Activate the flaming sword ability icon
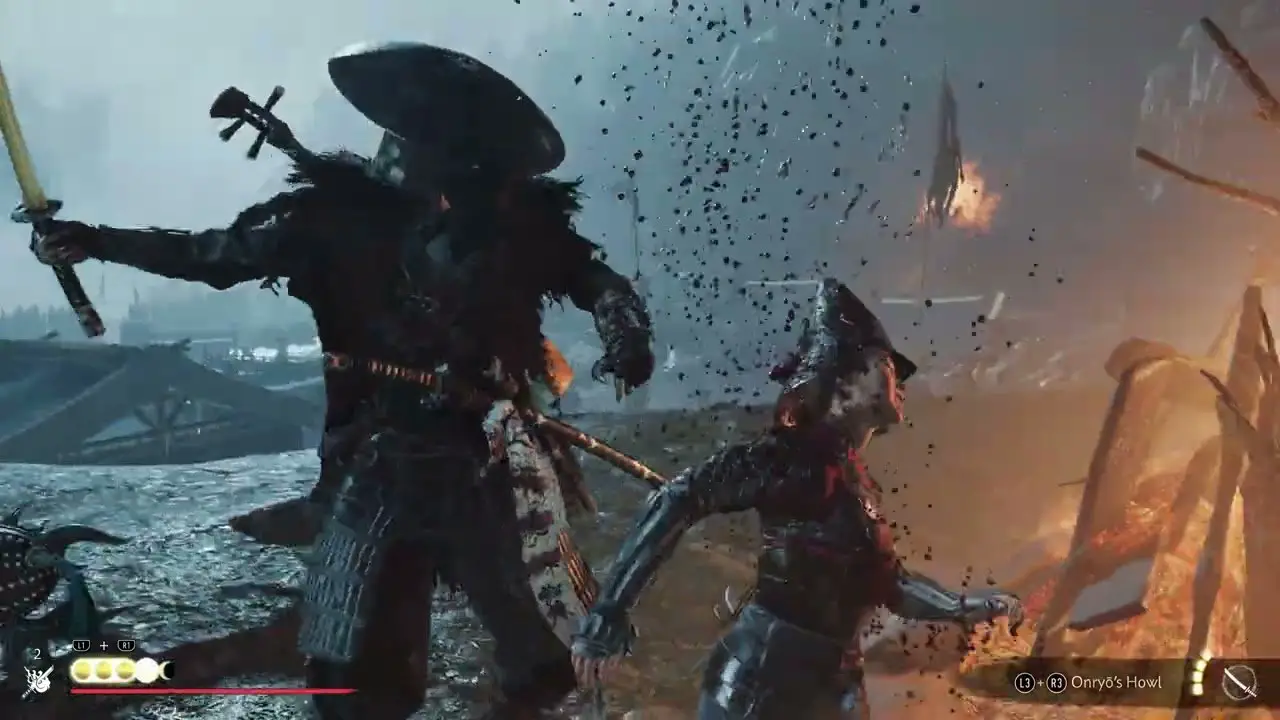Viewport: 1280px width, 720px height. (x=39, y=680)
